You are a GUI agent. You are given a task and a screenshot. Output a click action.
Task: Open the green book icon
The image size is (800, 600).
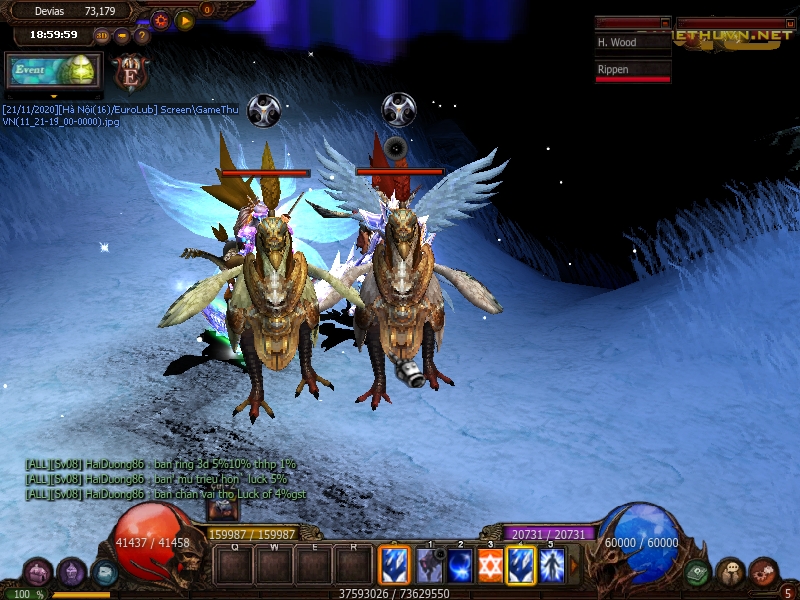click(x=698, y=573)
